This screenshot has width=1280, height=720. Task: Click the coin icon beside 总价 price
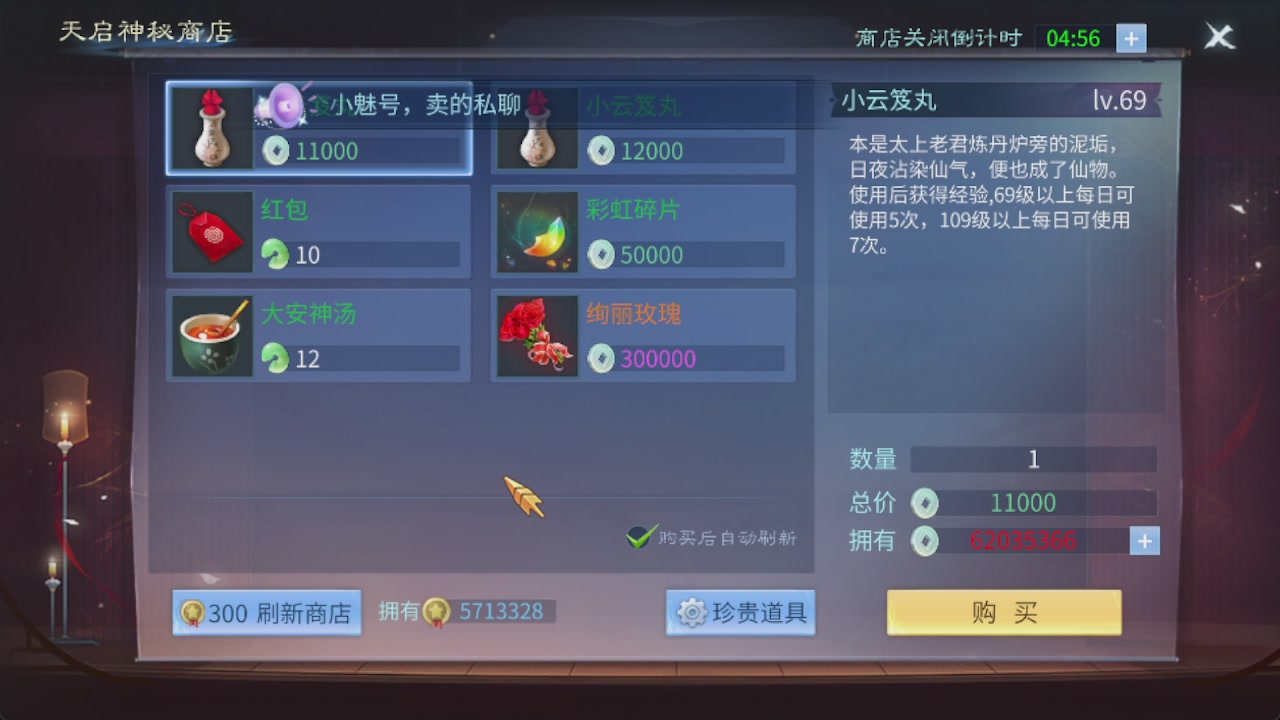tap(925, 503)
